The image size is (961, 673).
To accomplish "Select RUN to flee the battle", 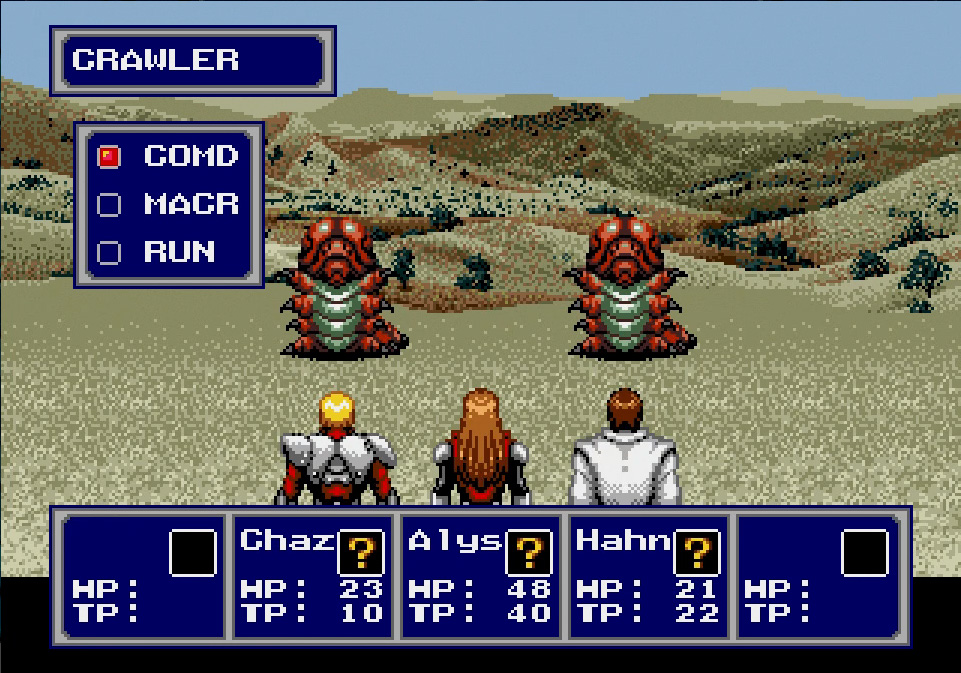I will 180,252.
